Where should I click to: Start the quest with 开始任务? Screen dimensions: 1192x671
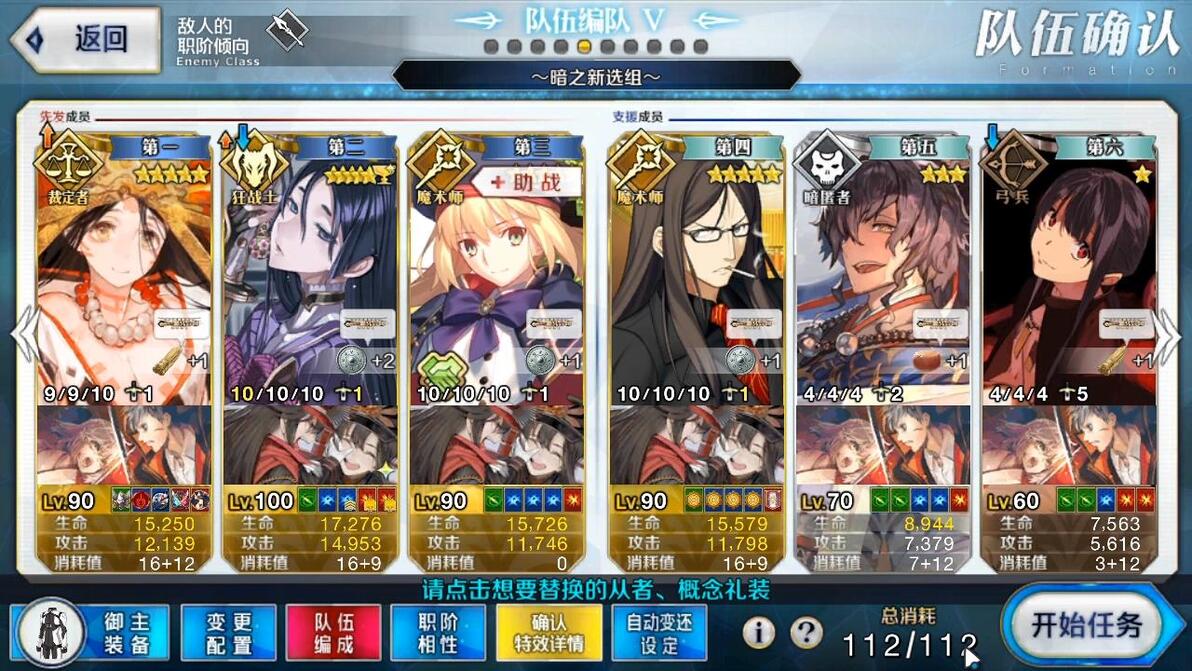point(1085,627)
